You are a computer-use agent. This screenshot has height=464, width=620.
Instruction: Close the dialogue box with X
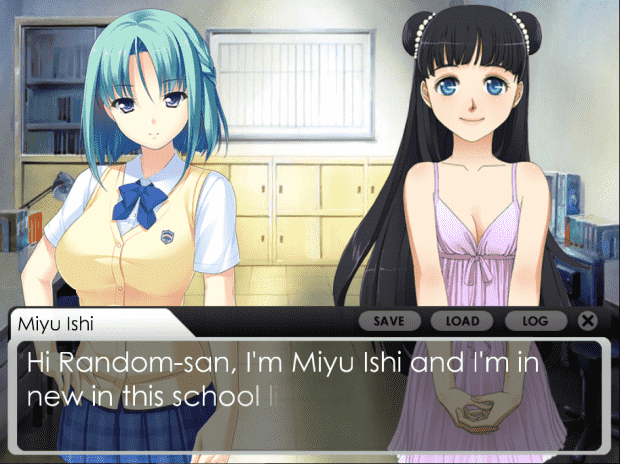tap(588, 321)
